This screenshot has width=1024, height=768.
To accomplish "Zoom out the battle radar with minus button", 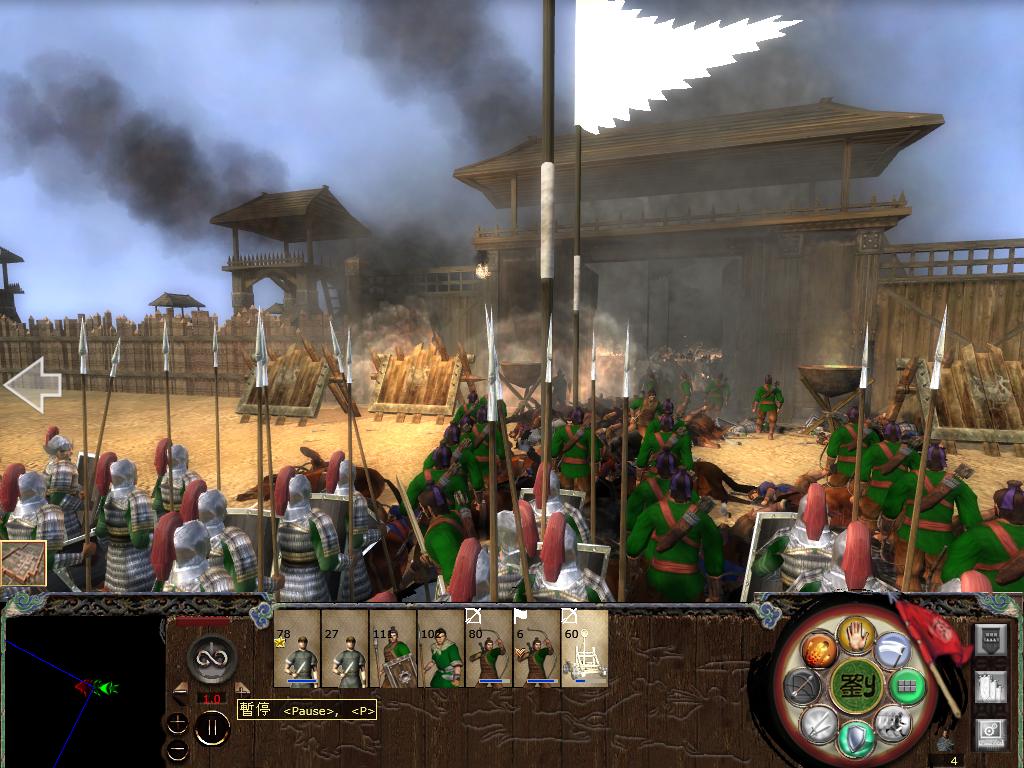I will click(x=177, y=749).
